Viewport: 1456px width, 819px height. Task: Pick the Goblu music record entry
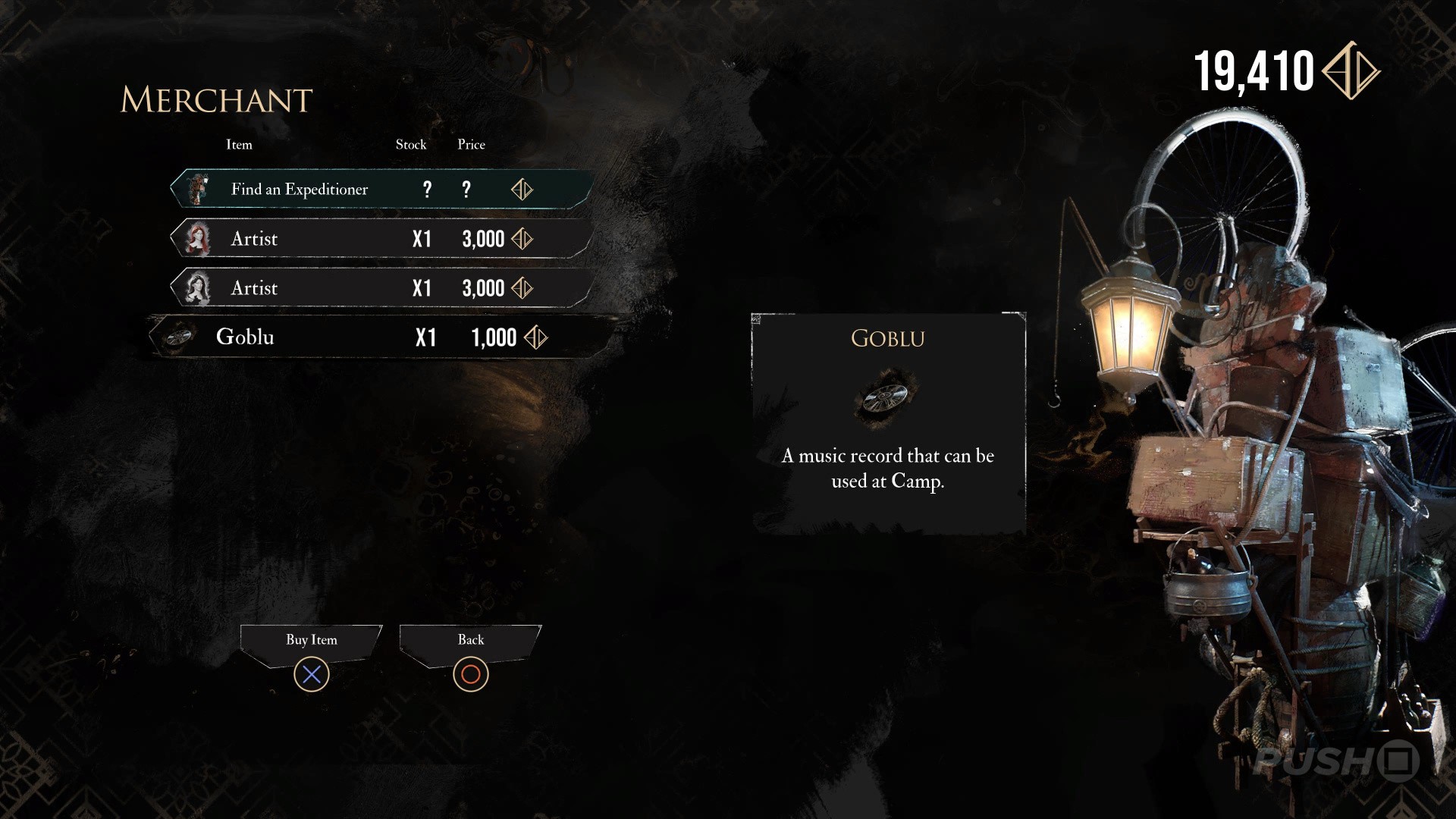(379, 337)
